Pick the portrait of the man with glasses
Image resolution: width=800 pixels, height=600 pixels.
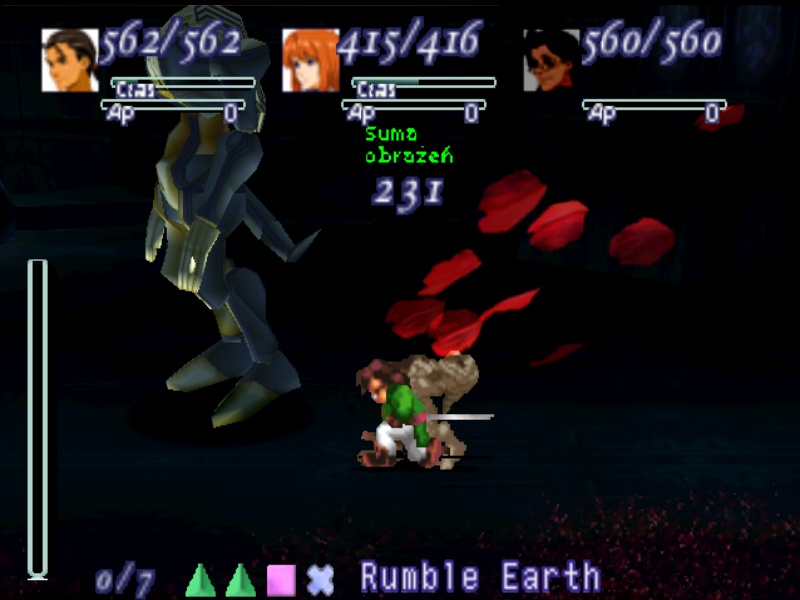[551, 60]
